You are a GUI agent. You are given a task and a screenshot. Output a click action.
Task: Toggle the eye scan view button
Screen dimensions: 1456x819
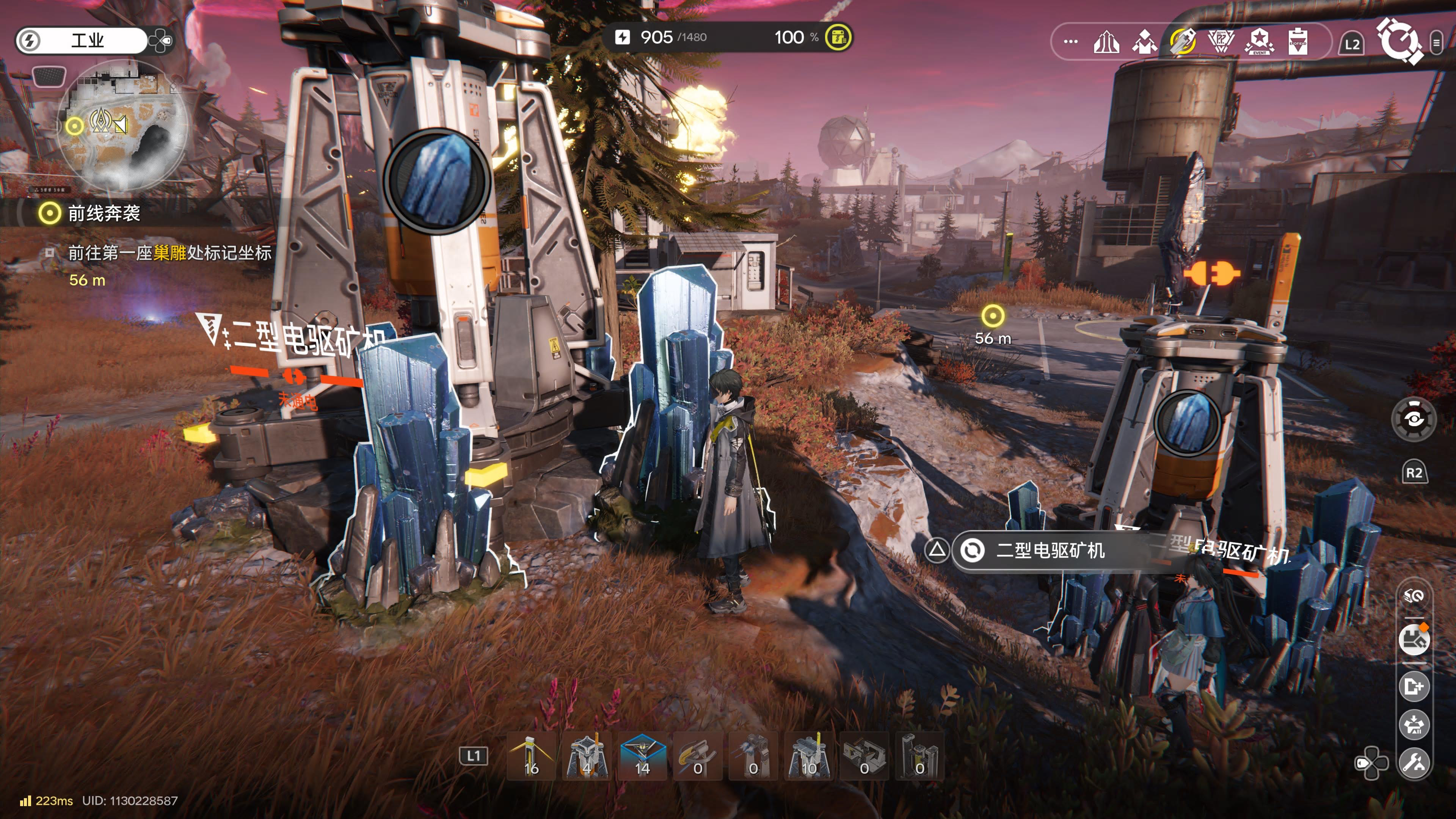tap(1414, 419)
